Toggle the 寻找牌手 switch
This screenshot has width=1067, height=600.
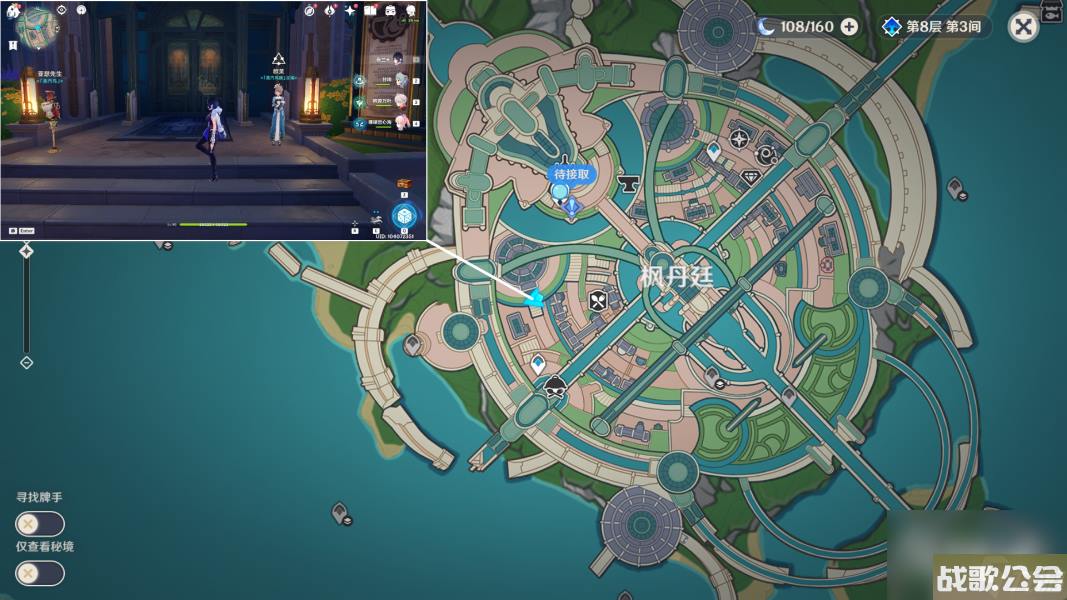click(x=40, y=524)
